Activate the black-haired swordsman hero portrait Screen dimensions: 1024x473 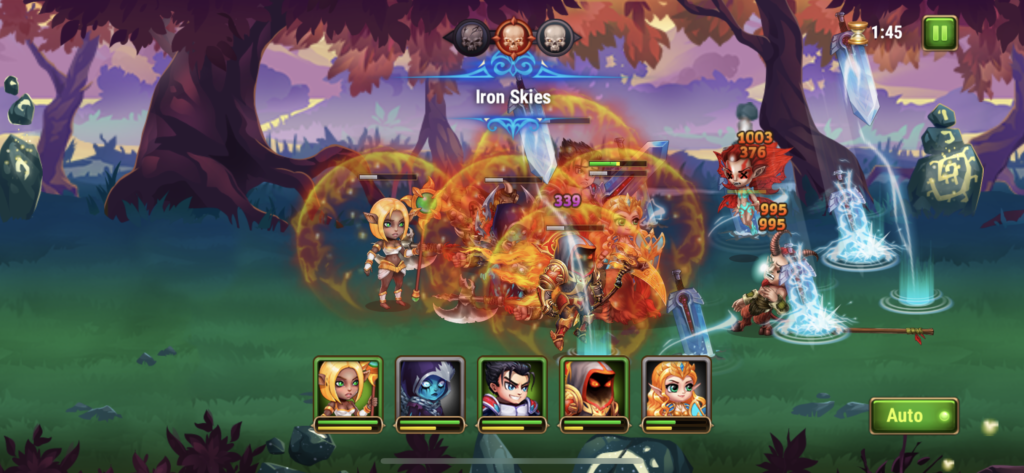click(x=511, y=389)
